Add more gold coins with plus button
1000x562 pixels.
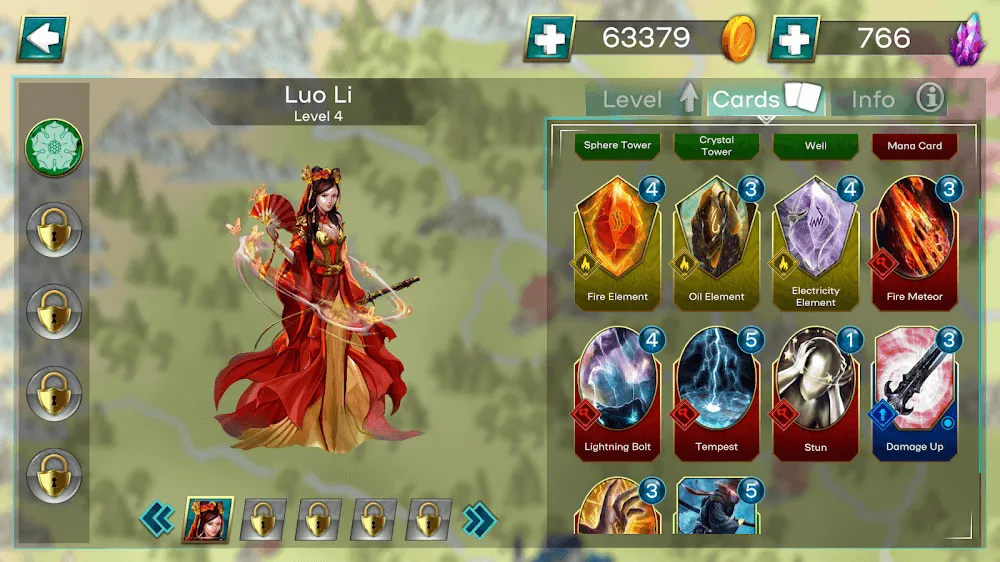pyautogui.click(x=549, y=39)
